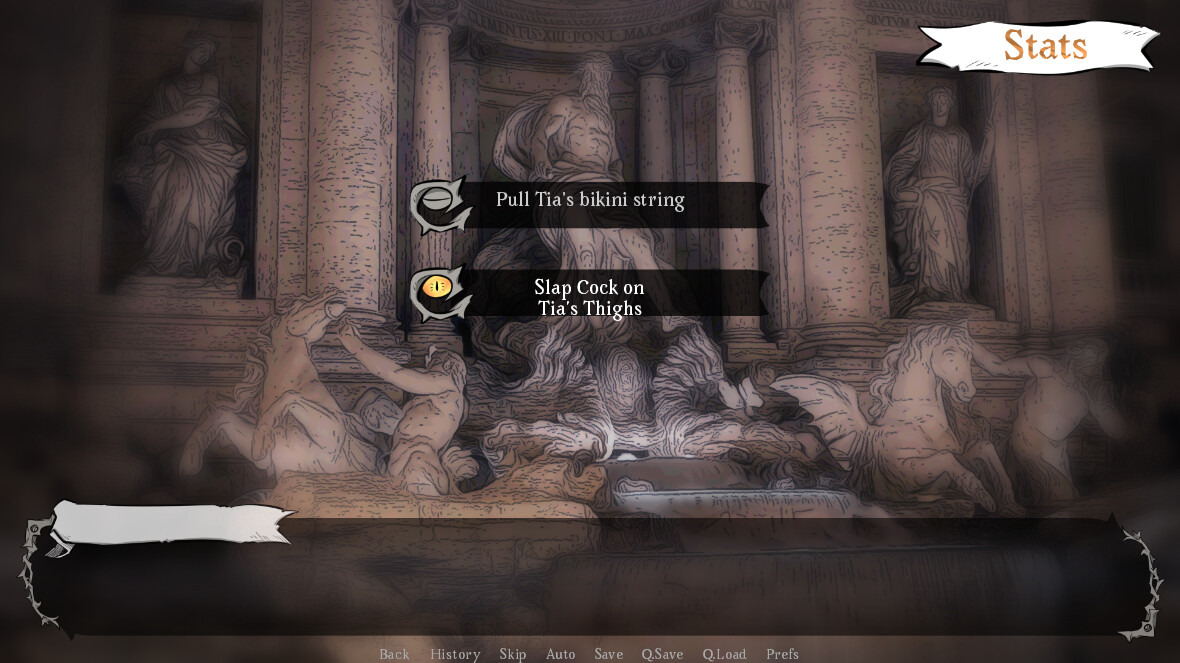Go Back one line of dialogue
The height and width of the screenshot is (663, 1180).
click(x=394, y=654)
